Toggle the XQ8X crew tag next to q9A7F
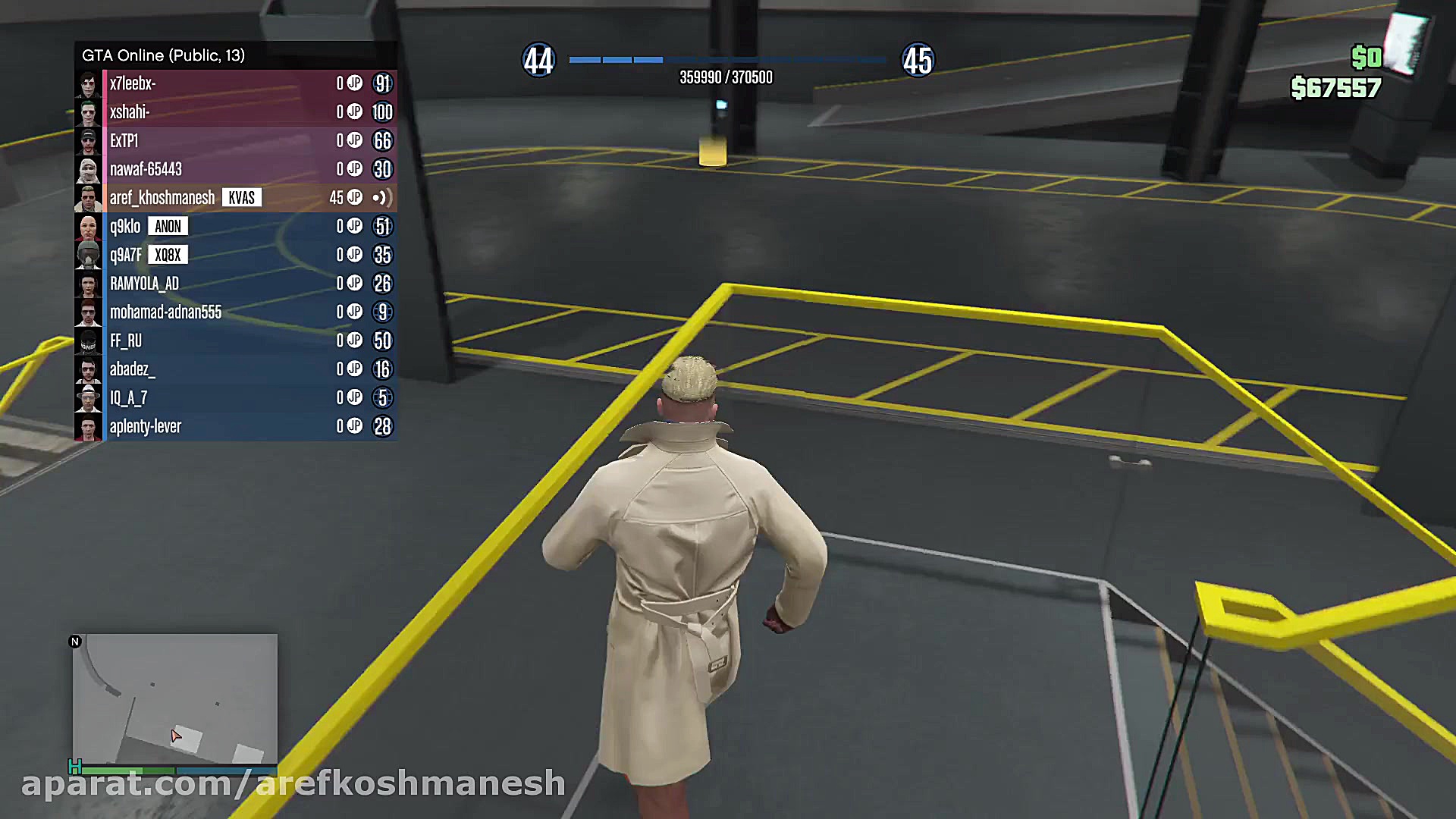Viewport: 1456px width, 819px height. 170,255
